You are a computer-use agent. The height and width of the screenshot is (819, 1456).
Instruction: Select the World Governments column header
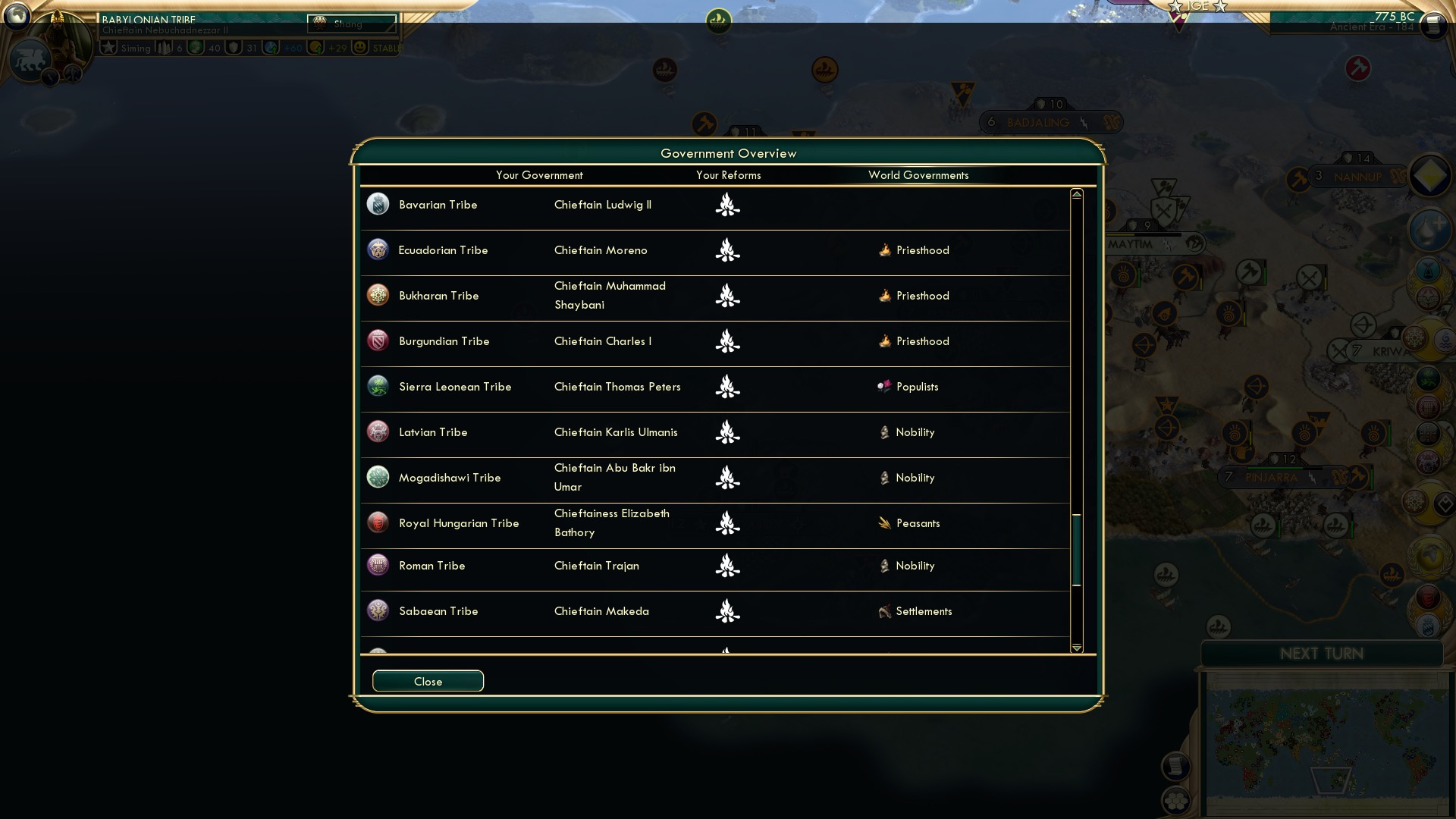point(918,175)
